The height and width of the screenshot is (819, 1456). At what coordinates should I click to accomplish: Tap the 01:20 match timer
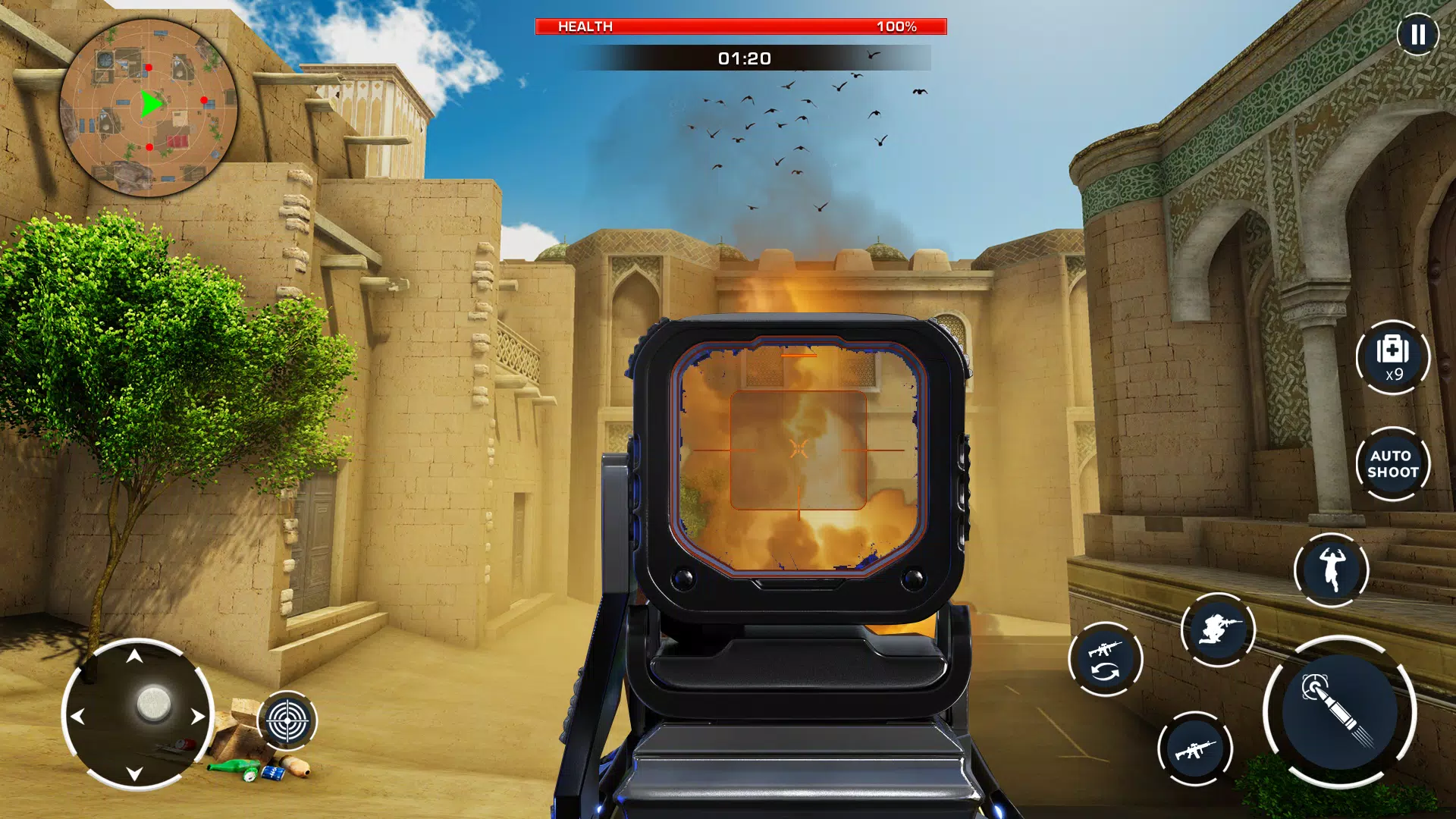(x=743, y=57)
